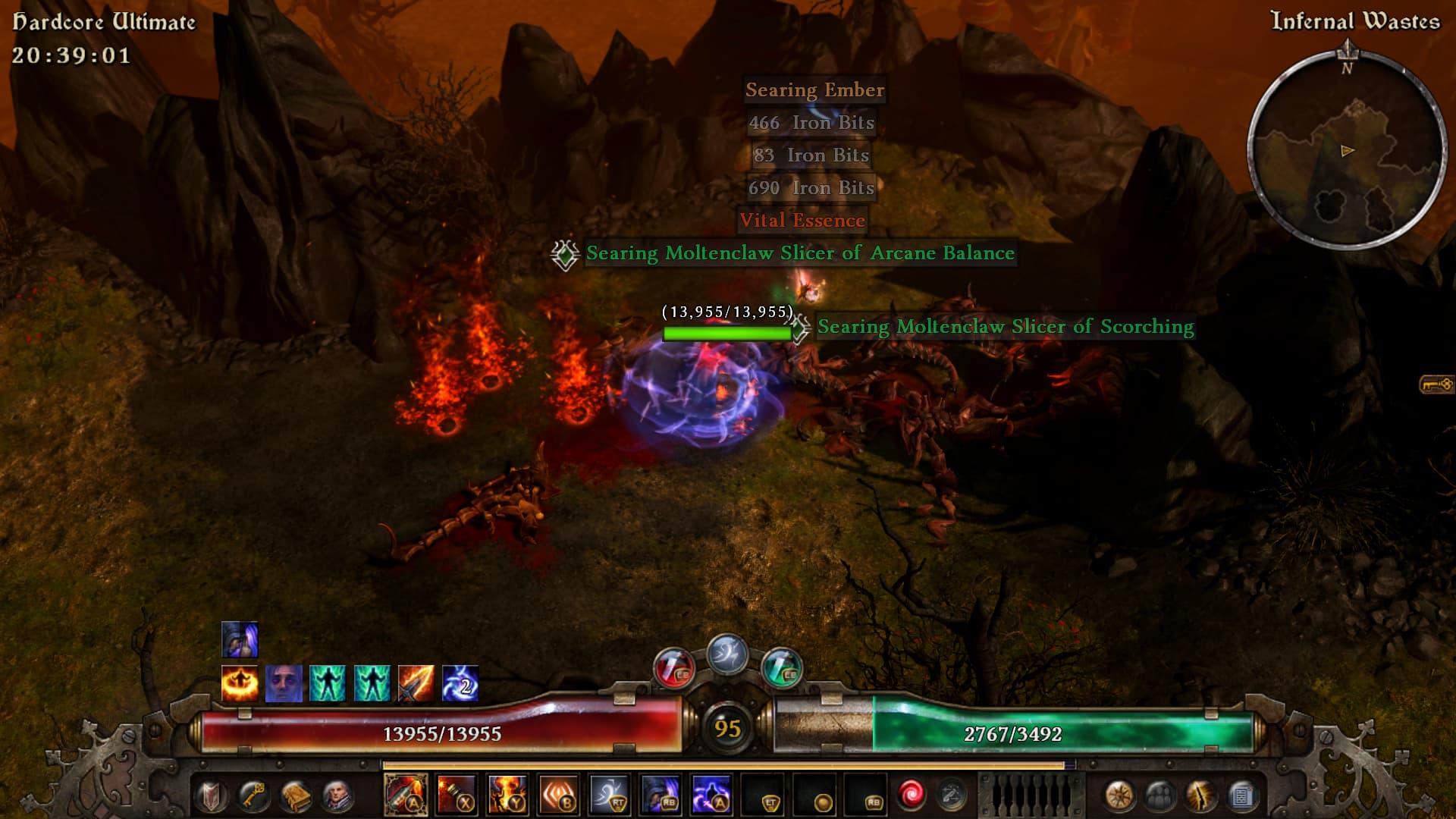The image size is (1456, 819).
Task: Use the hooded figure purple skill
Action: 661,795
